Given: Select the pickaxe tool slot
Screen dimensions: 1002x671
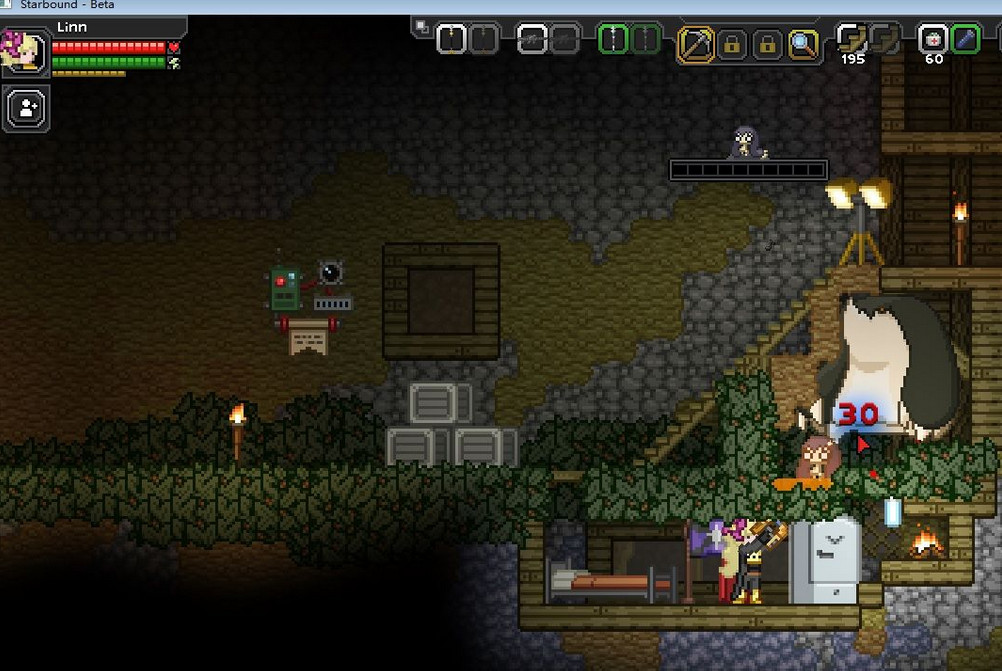Looking at the screenshot, I should tap(695, 44).
